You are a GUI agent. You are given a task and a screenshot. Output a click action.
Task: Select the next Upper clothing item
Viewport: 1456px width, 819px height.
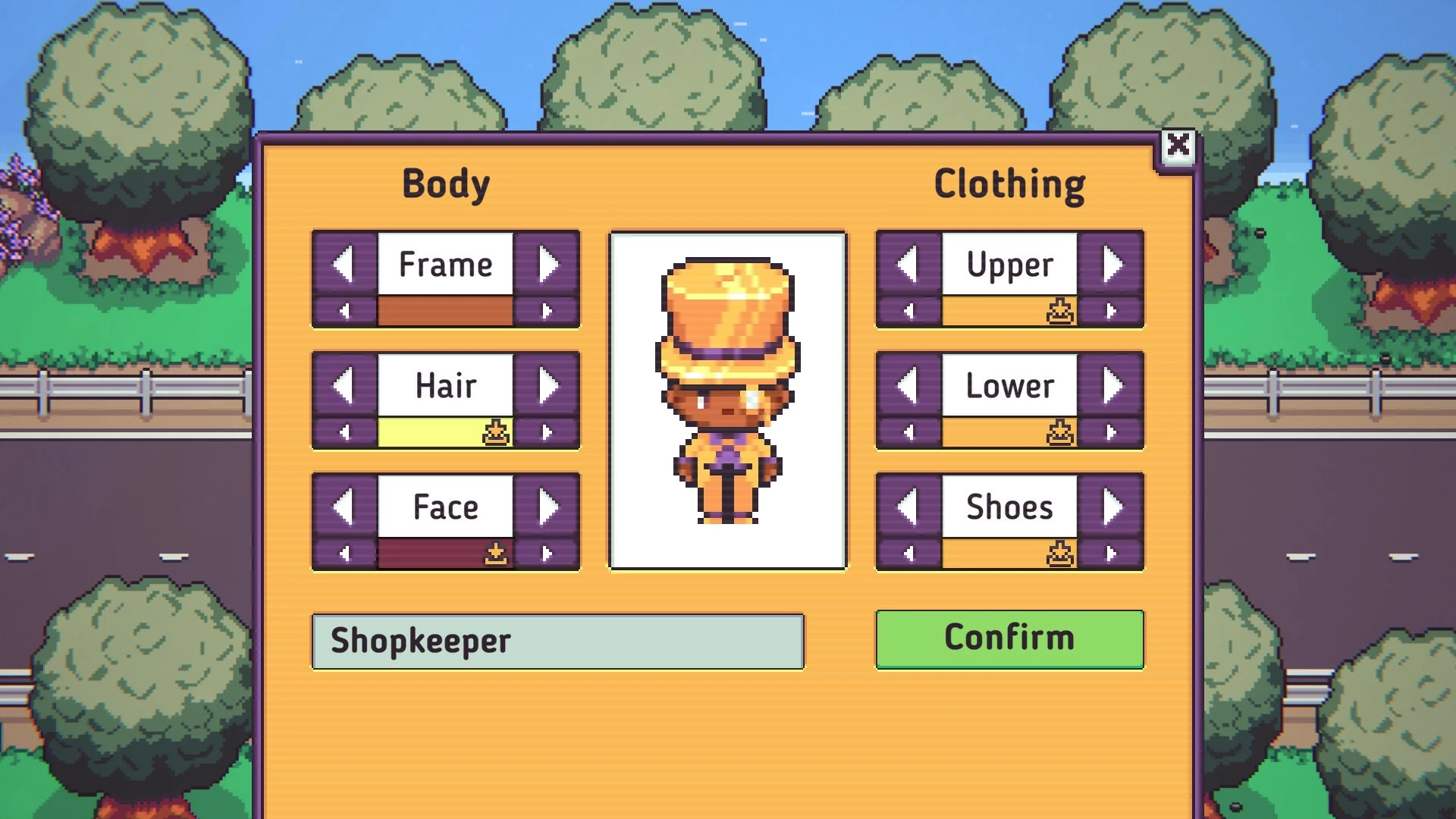1112,265
